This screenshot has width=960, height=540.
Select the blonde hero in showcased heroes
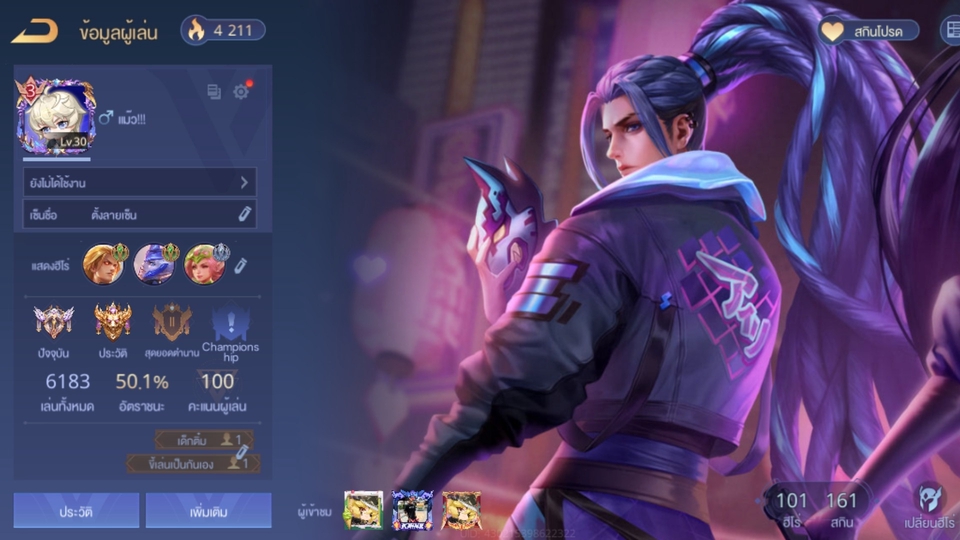click(103, 264)
